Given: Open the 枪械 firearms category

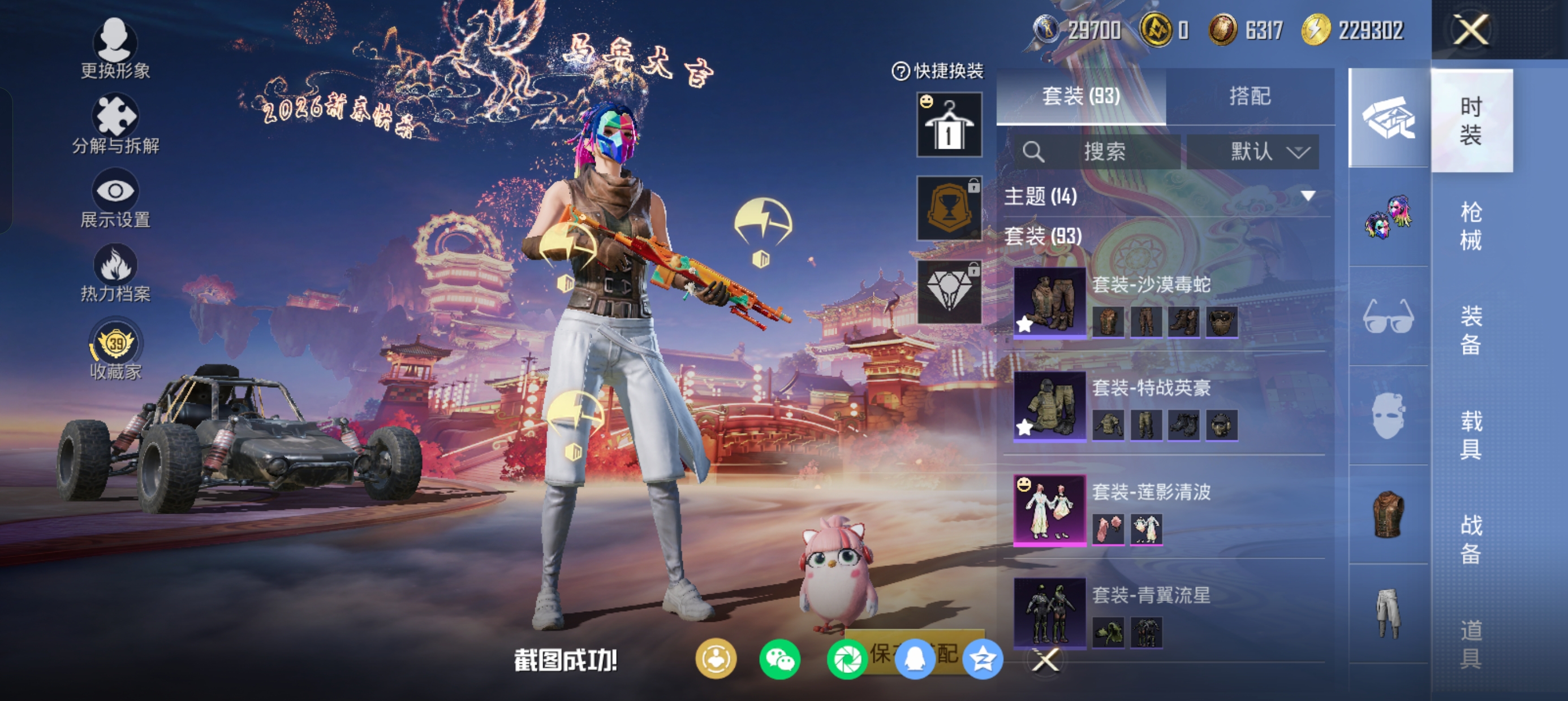Looking at the screenshot, I should pyautogui.click(x=1471, y=226).
